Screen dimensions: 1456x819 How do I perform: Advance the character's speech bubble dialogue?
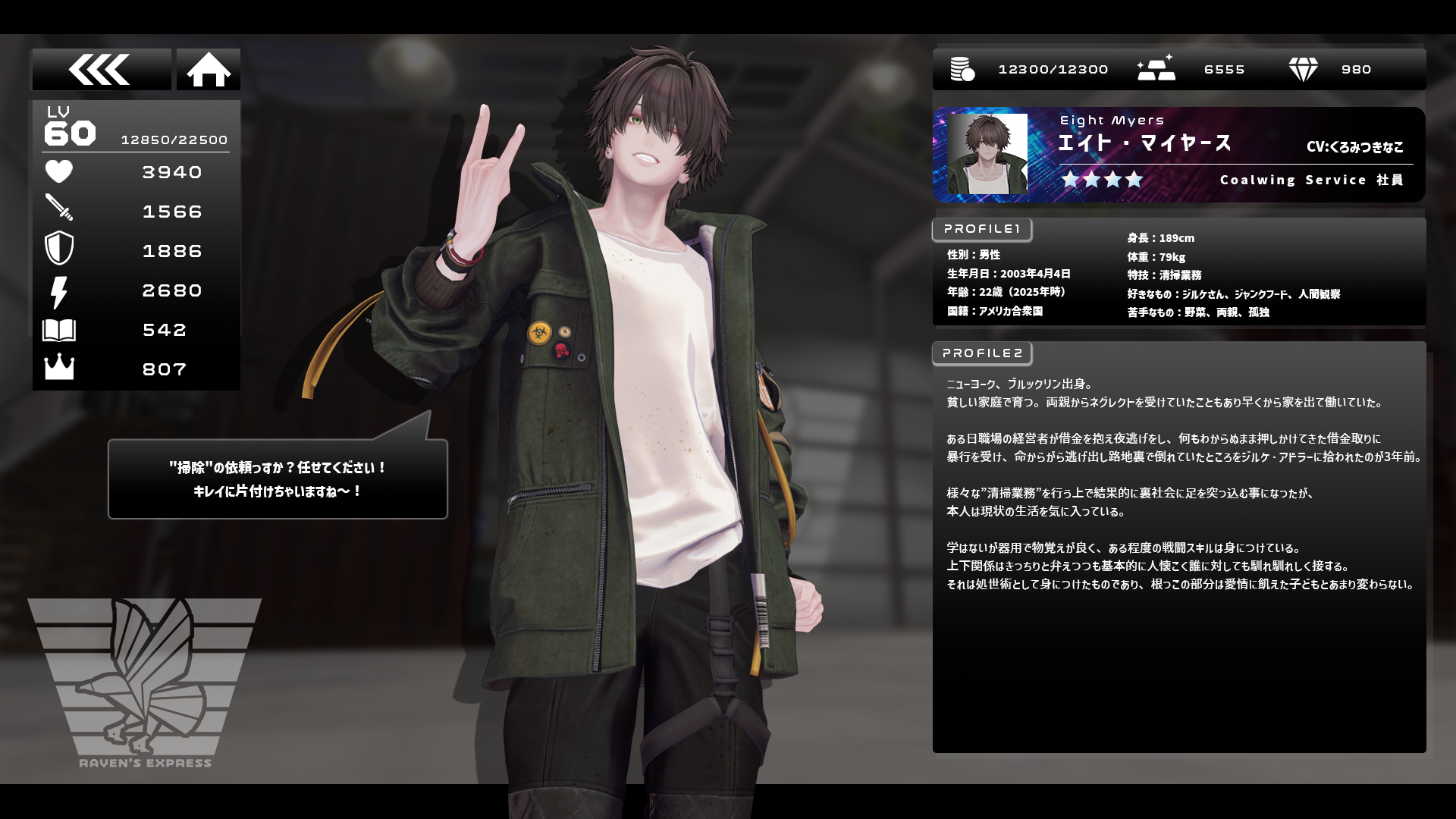(x=278, y=479)
